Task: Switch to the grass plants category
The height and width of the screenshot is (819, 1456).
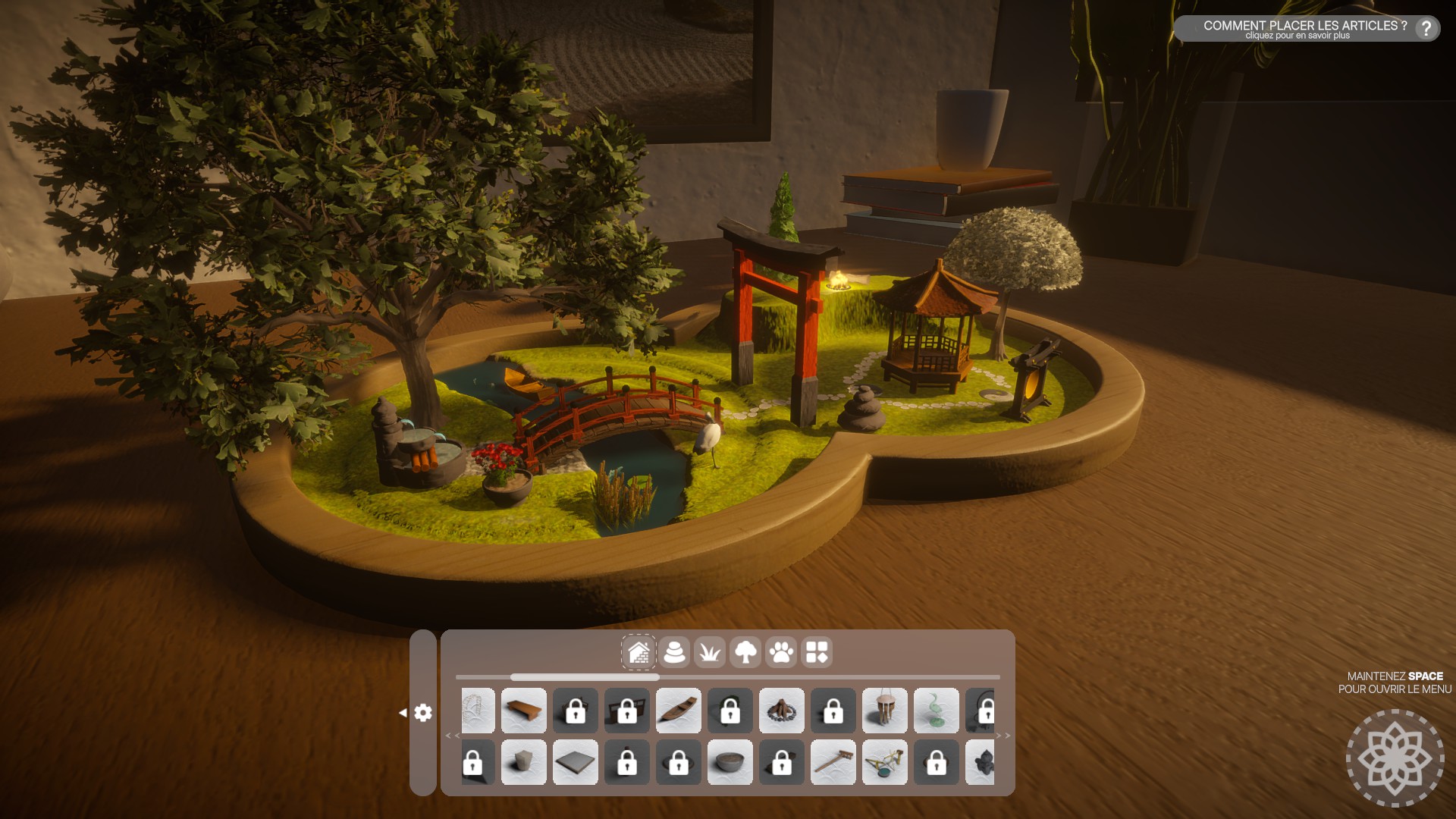Action: pyautogui.click(x=710, y=652)
